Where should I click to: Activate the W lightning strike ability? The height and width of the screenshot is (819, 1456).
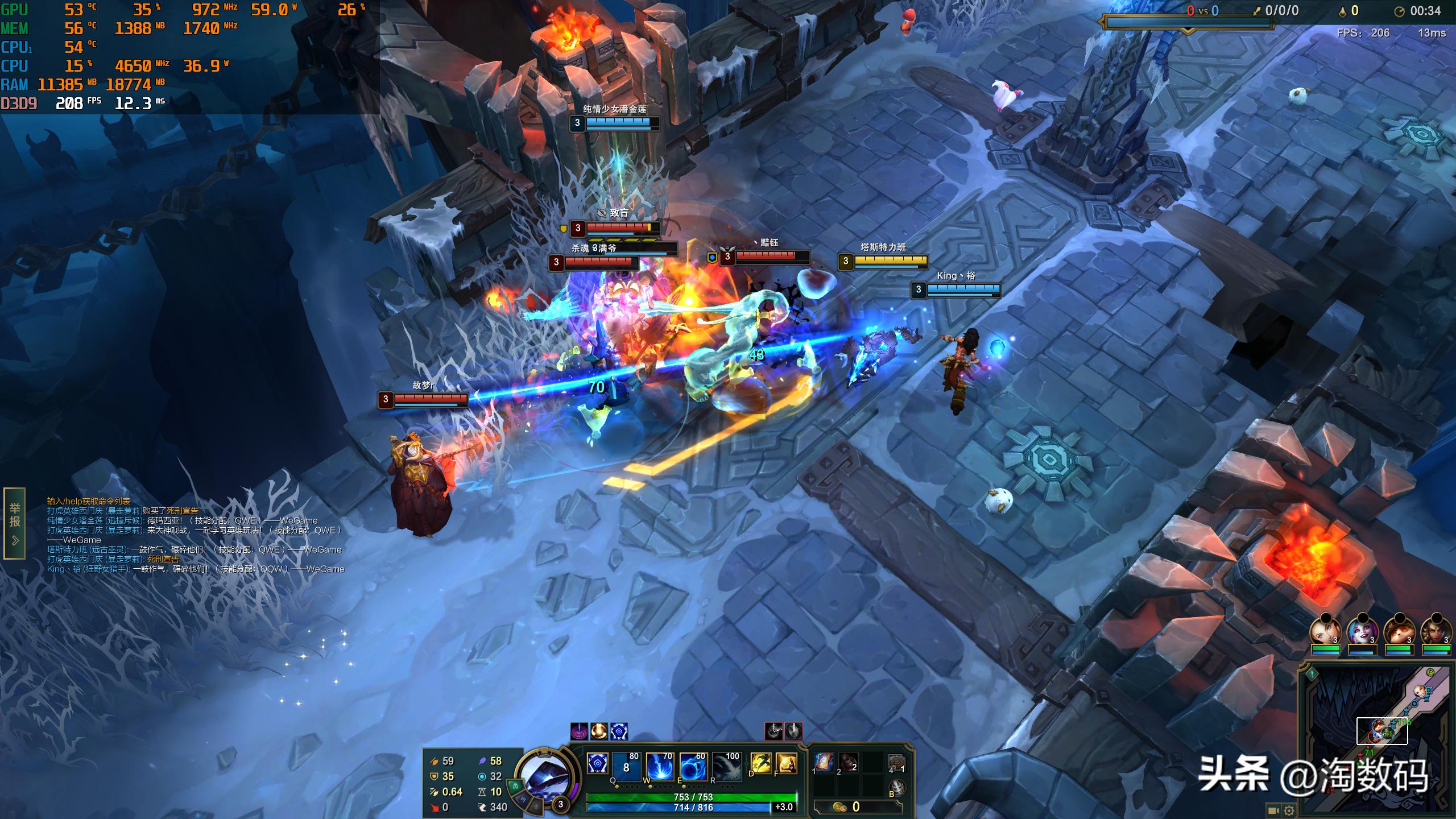coord(660,766)
